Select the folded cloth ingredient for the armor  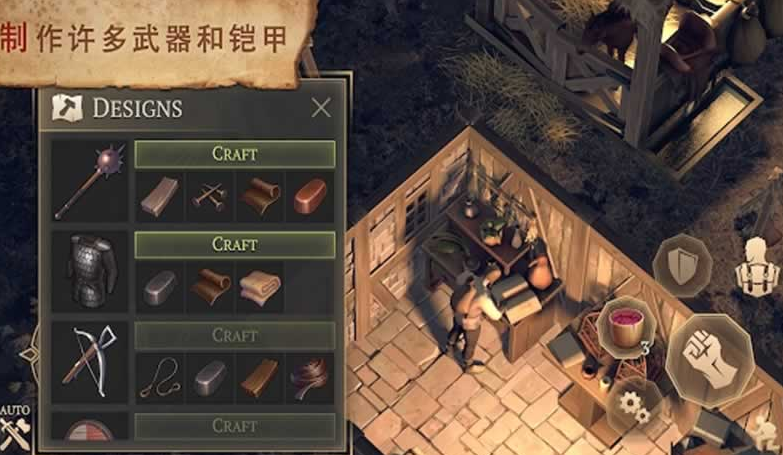click(x=260, y=288)
